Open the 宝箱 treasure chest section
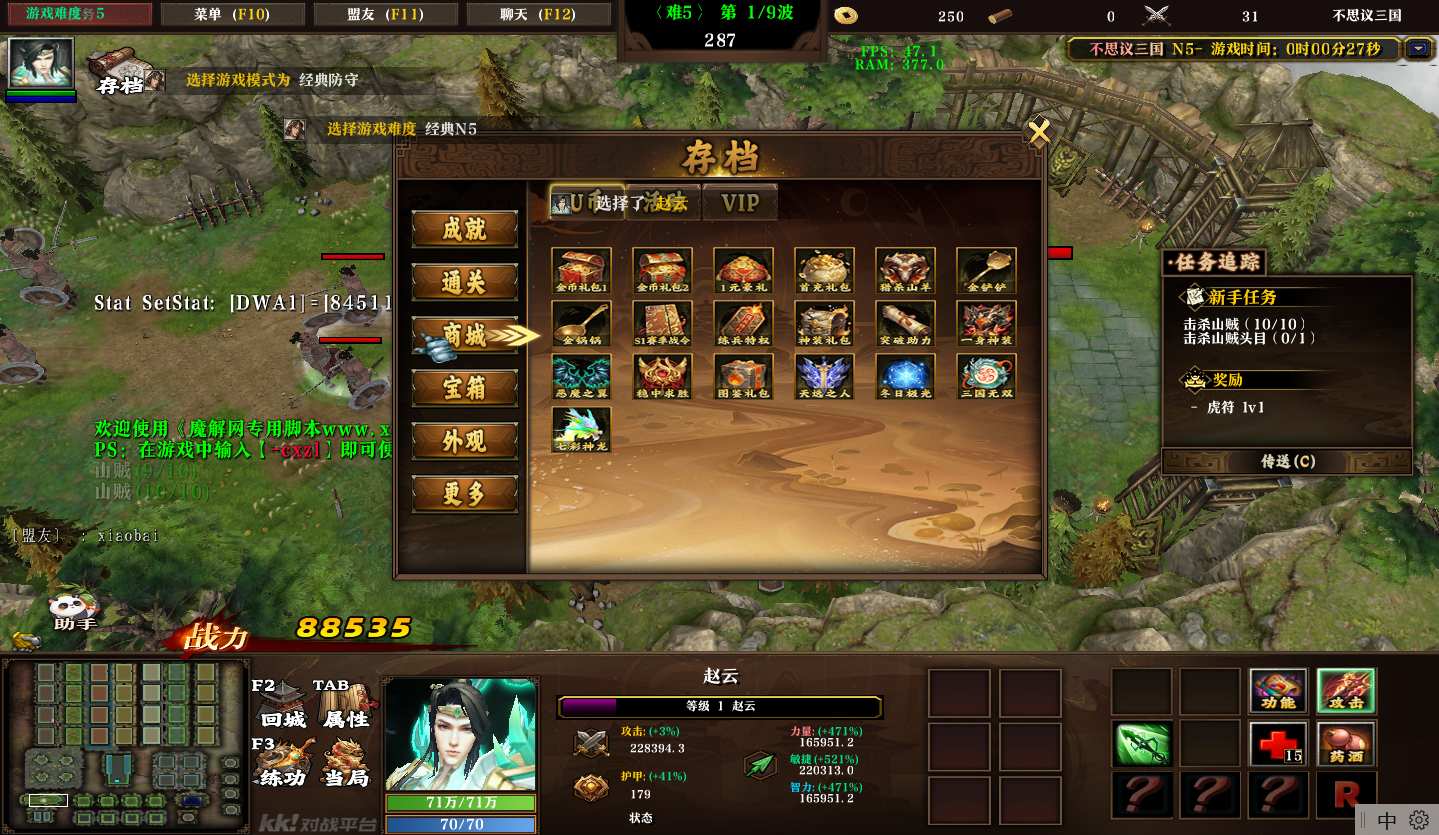Viewport: 1439px width, 835px height. pyautogui.click(x=465, y=388)
